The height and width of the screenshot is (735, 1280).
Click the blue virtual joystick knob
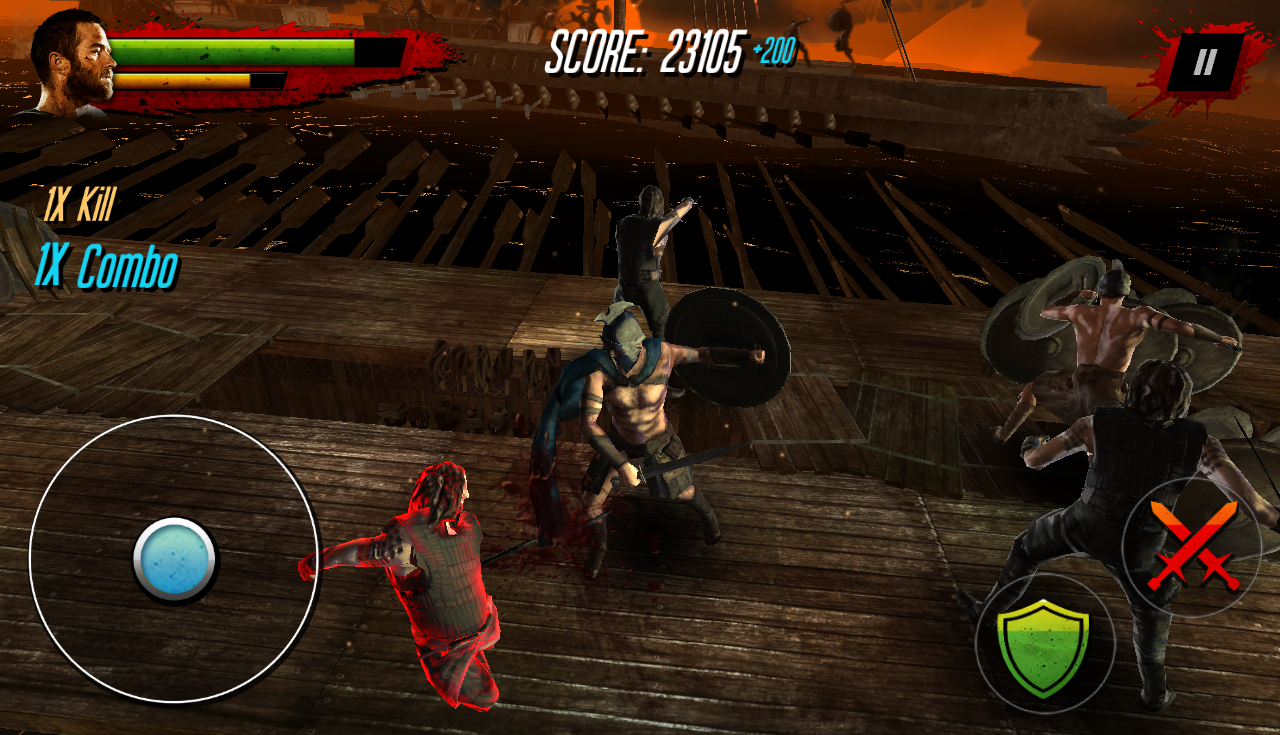(175, 559)
